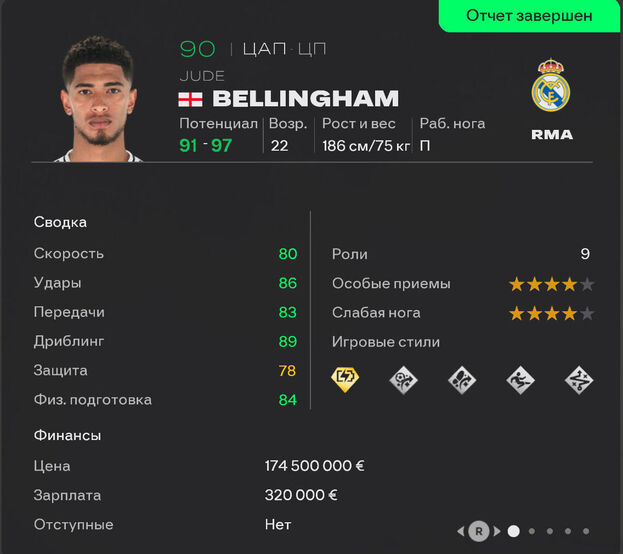Click the green "Отчет завершен" badge
Image resolution: width=623 pixels, height=554 pixels.
pos(530,16)
